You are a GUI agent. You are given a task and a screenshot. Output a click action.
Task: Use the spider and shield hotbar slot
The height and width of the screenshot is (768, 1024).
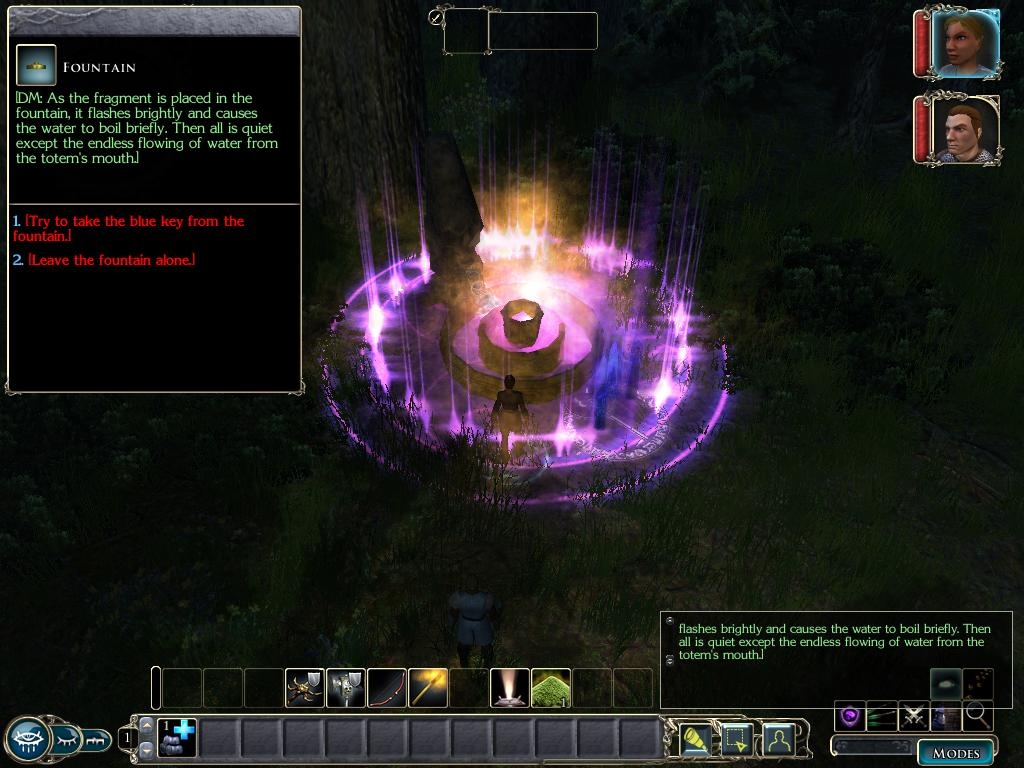305,688
